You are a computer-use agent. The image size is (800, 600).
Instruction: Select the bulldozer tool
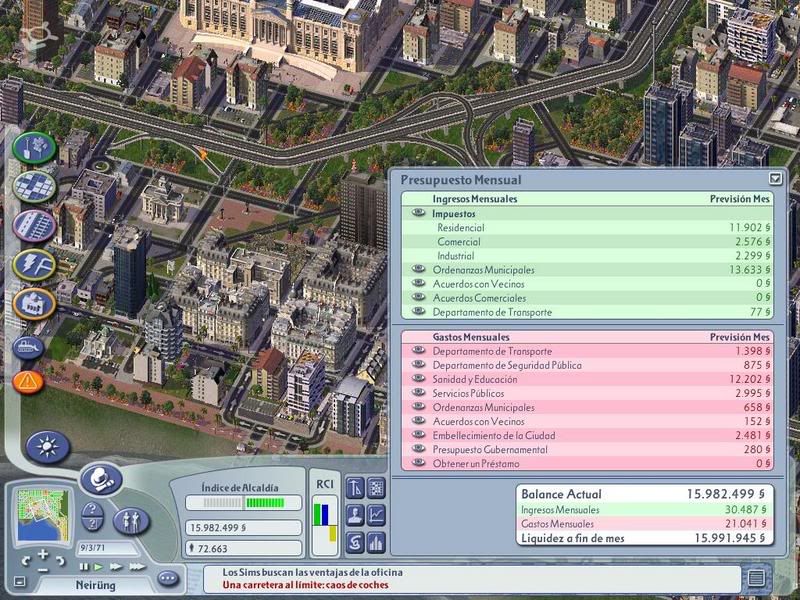click(x=28, y=346)
